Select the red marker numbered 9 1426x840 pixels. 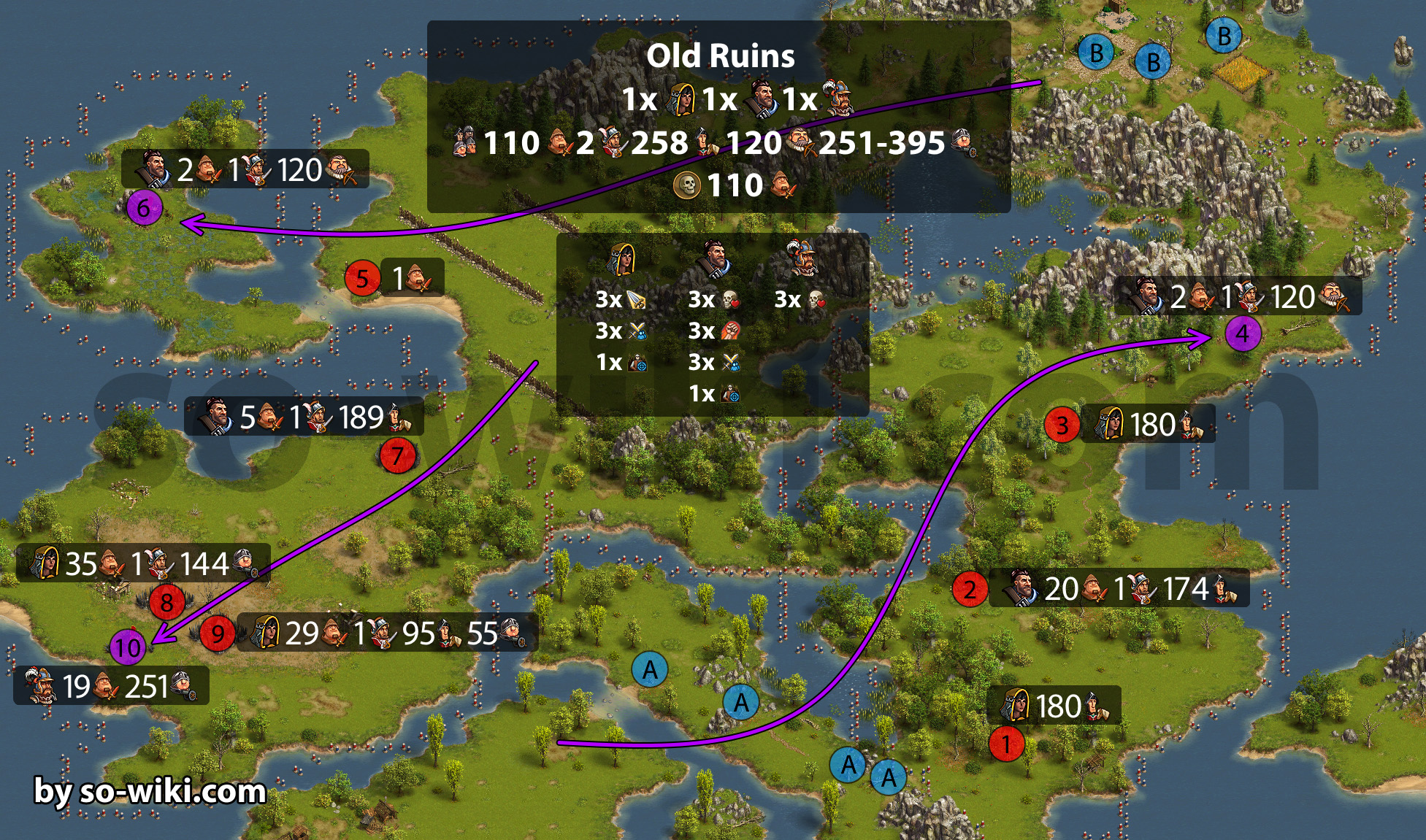point(218,633)
